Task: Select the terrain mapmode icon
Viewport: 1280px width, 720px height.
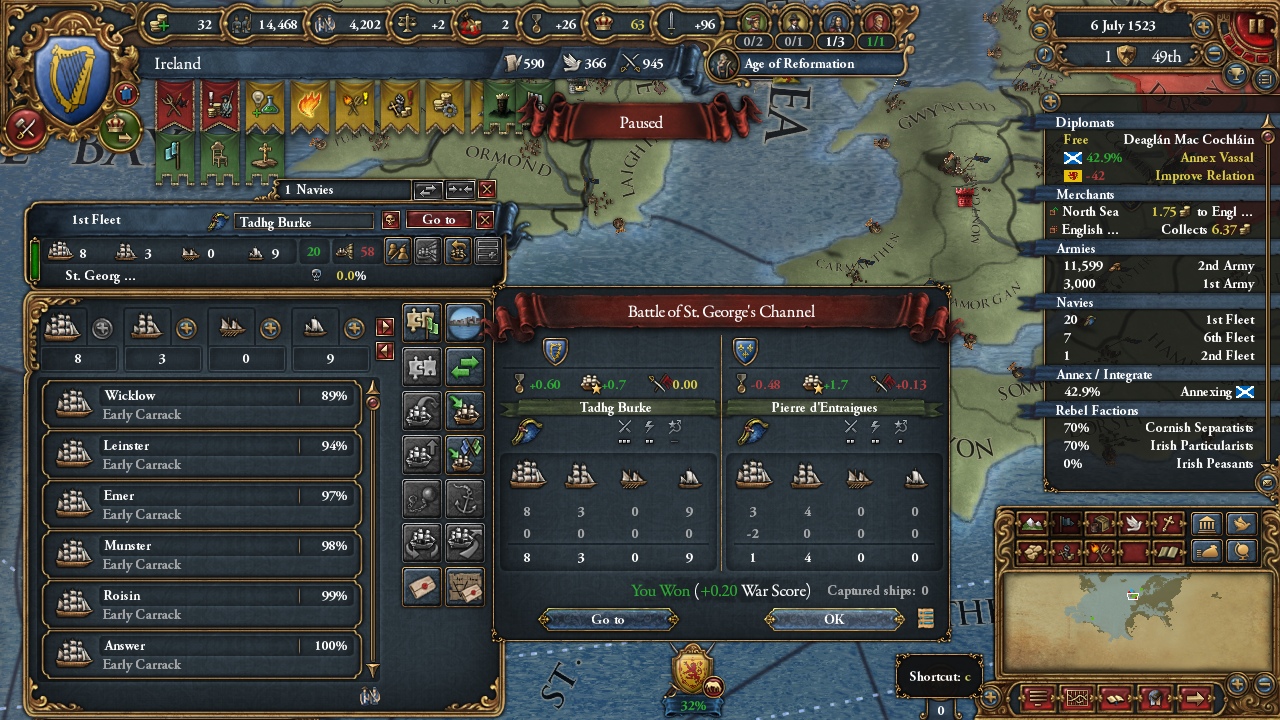Action: 1031,523
